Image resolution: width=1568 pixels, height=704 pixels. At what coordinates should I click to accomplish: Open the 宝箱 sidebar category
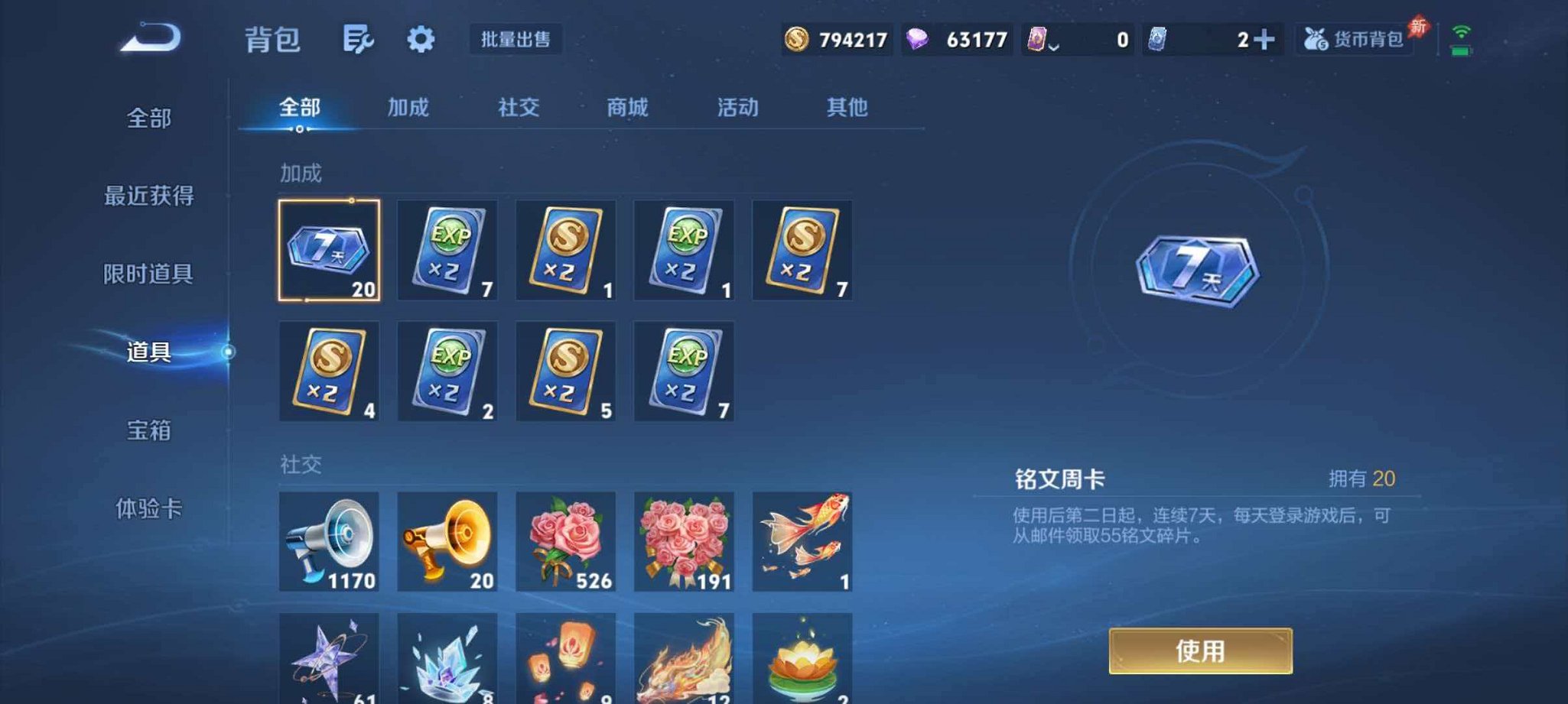point(148,432)
